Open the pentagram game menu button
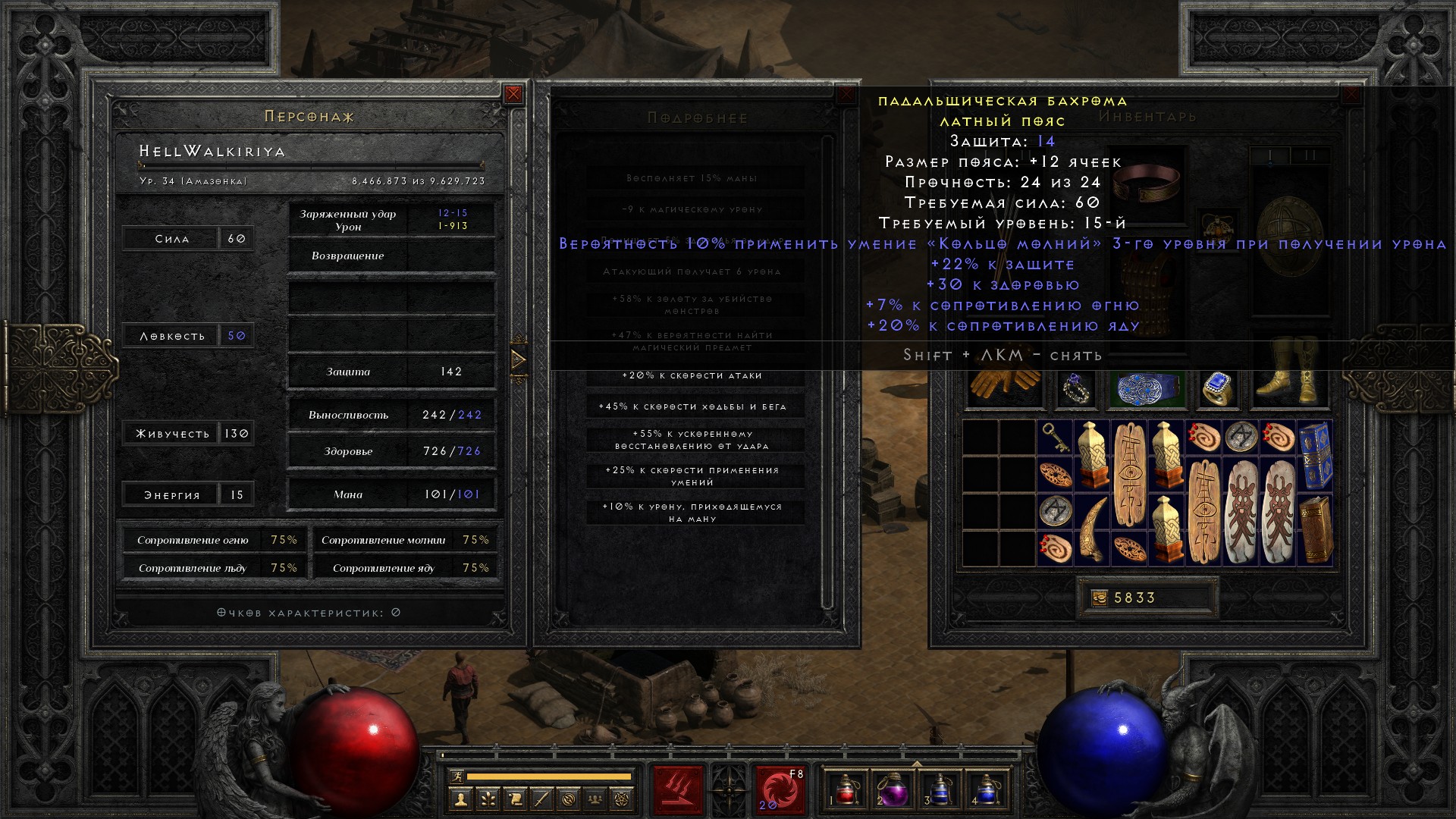The width and height of the screenshot is (1456, 819). point(623,799)
